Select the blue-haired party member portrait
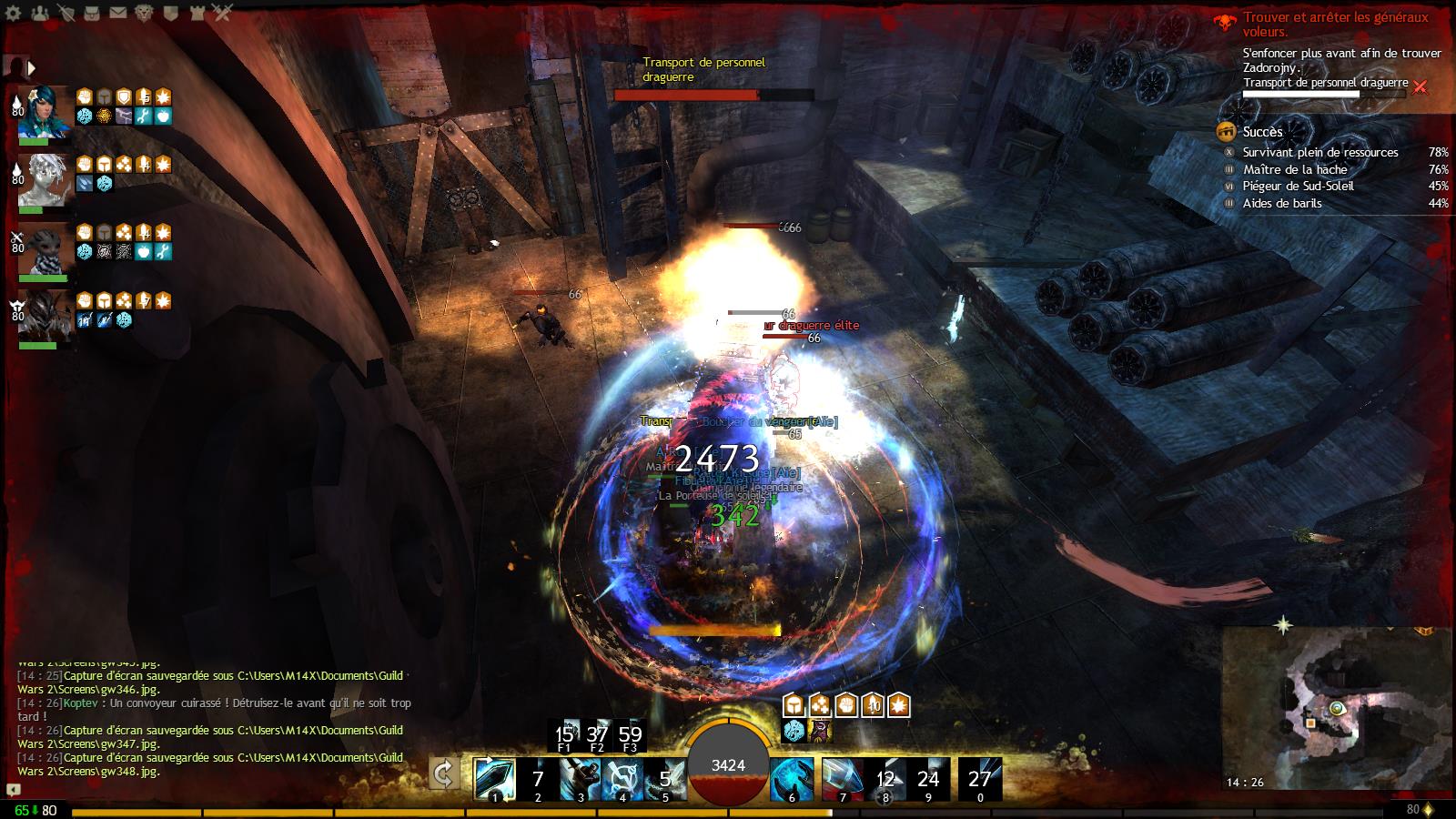Viewport: 1456px width, 819px height. (43, 111)
